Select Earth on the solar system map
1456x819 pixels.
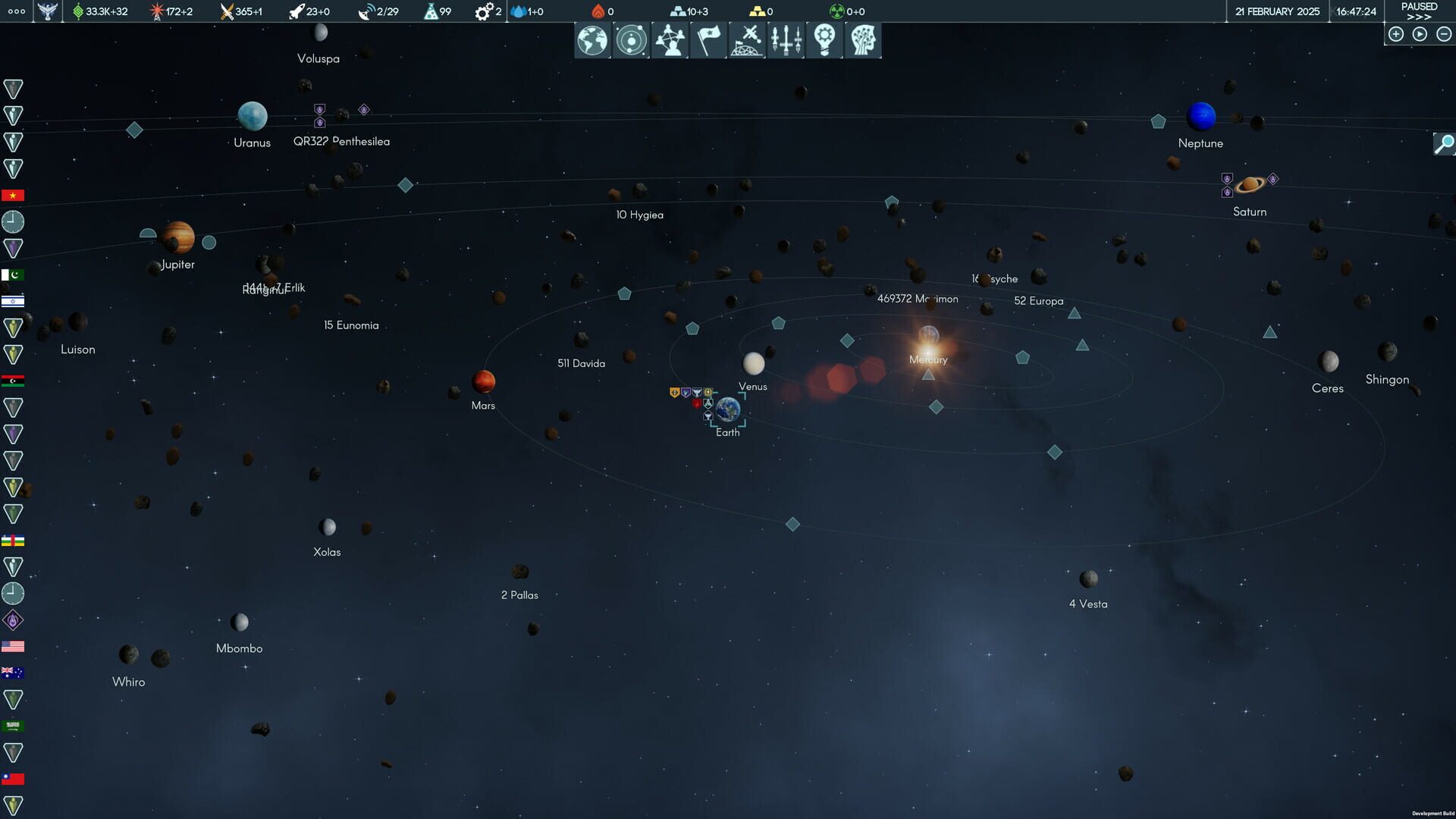pyautogui.click(x=727, y=410)
